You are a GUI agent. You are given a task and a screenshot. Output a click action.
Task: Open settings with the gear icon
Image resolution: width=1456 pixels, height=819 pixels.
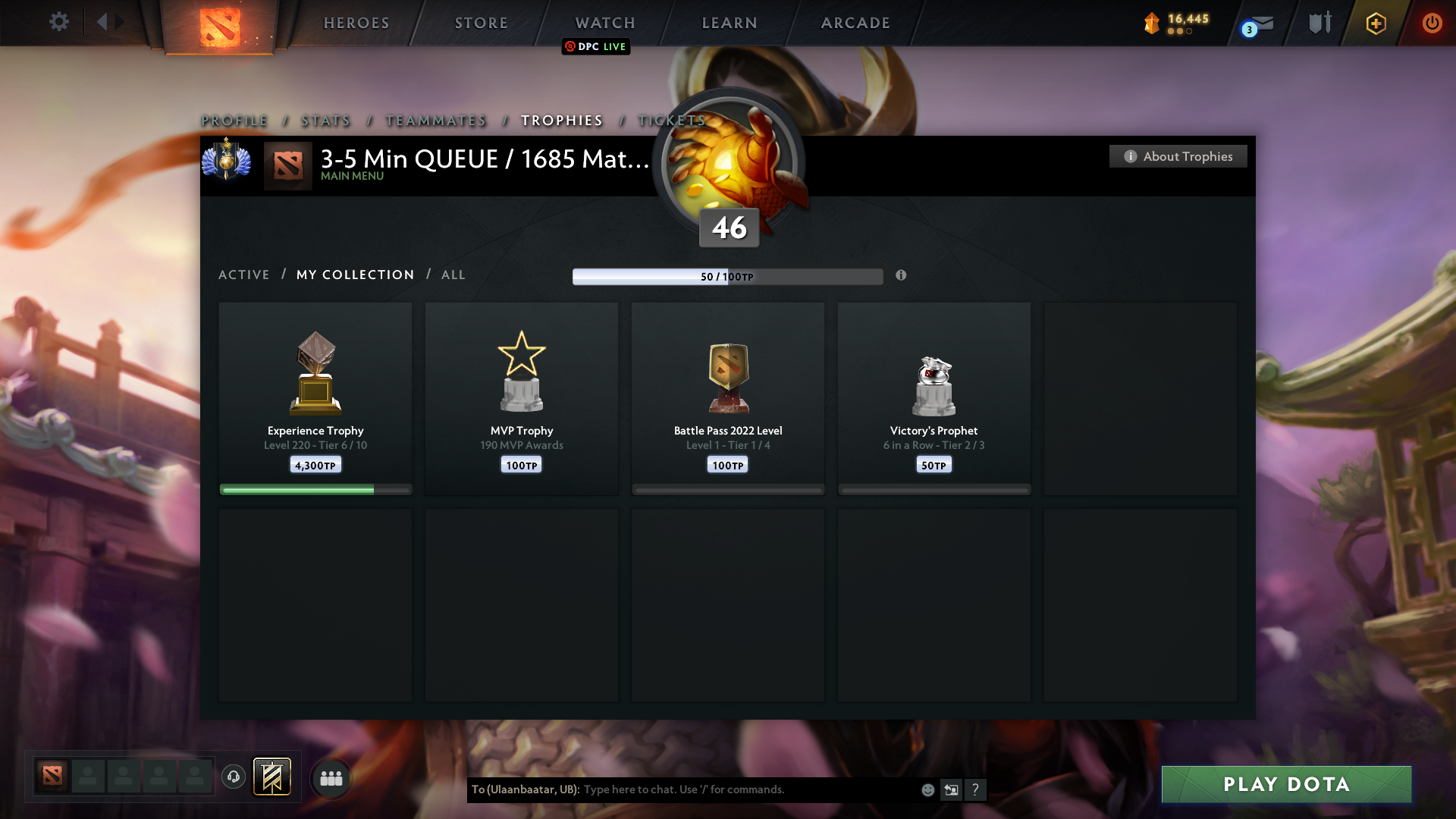coord(59,22)
